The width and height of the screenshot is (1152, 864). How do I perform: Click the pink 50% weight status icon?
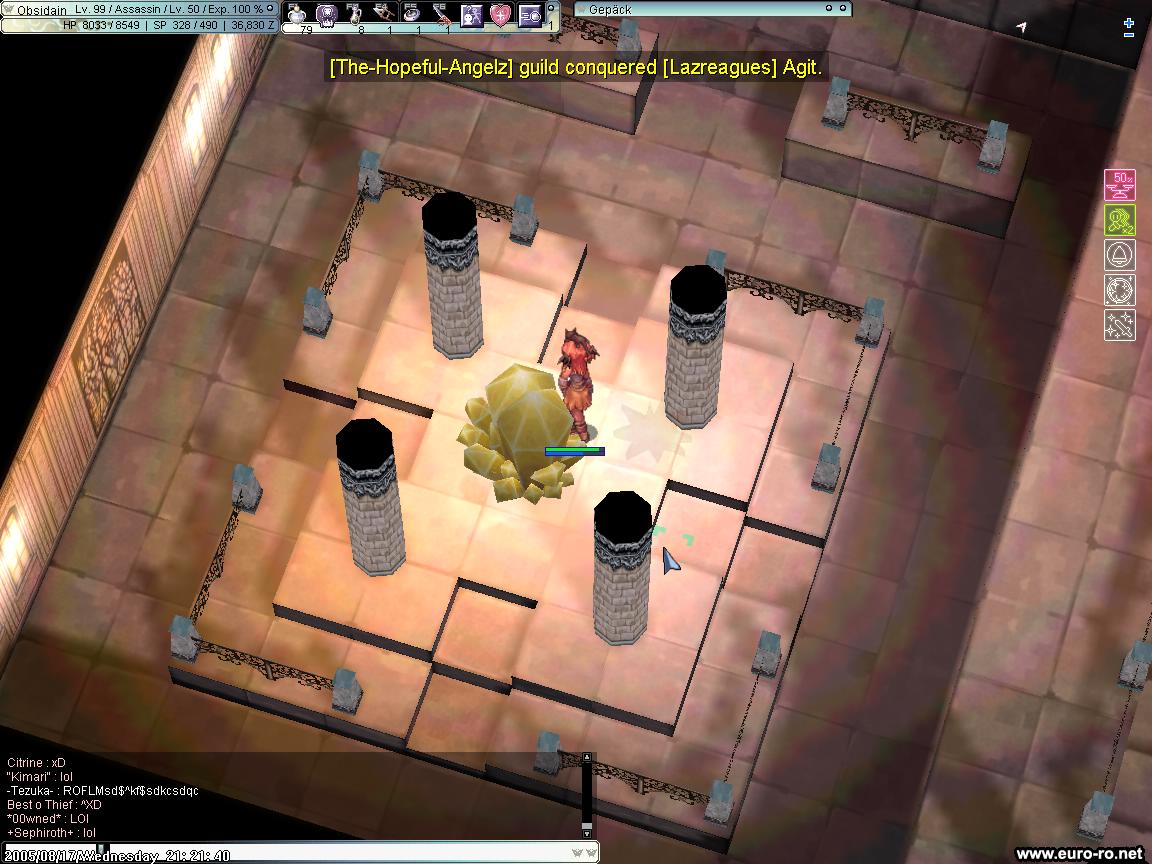pyautogui.click(x=1119, y=185)
